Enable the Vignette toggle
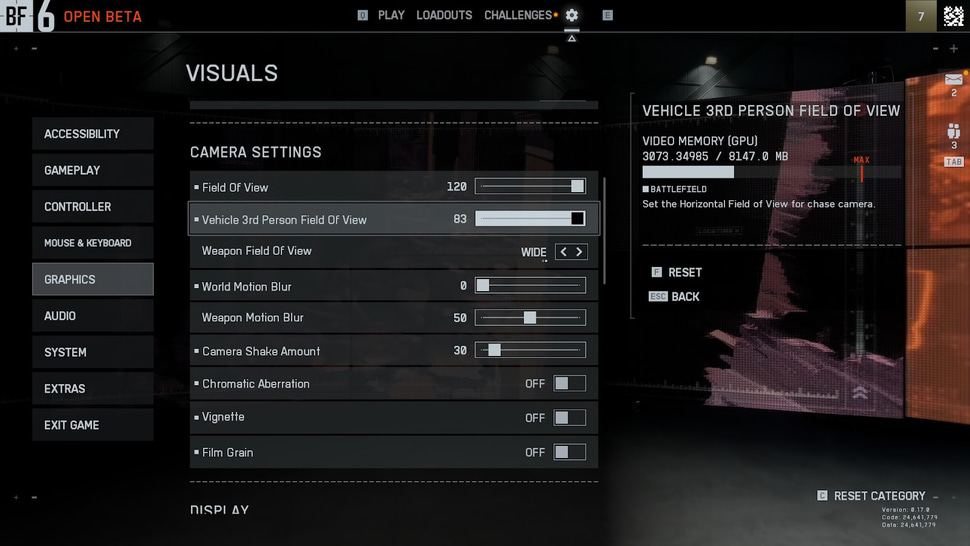Screen dimensions: 970x546 (569, 417)
